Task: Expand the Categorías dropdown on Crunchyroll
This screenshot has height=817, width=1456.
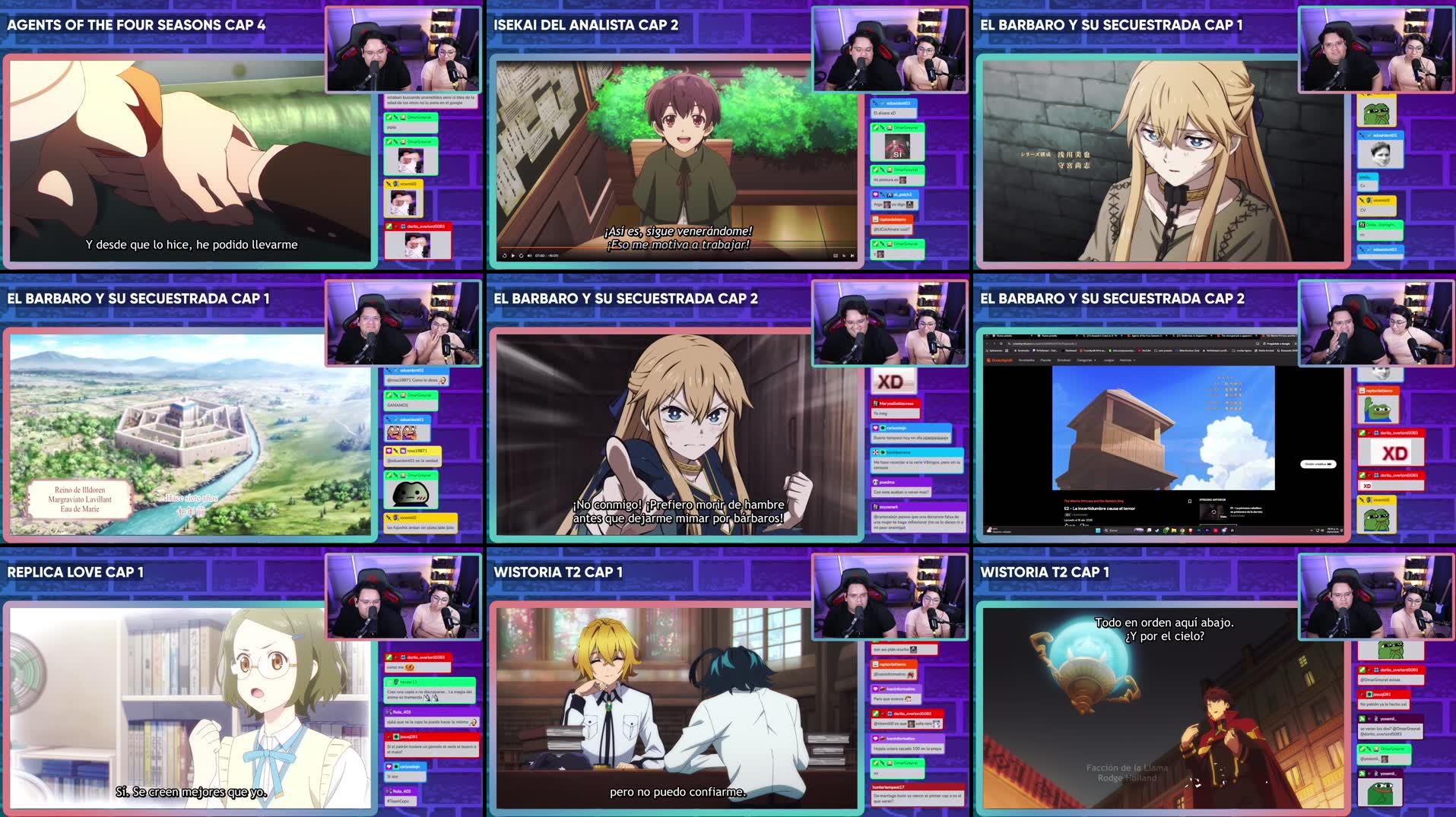Action: click(1086, 360)
